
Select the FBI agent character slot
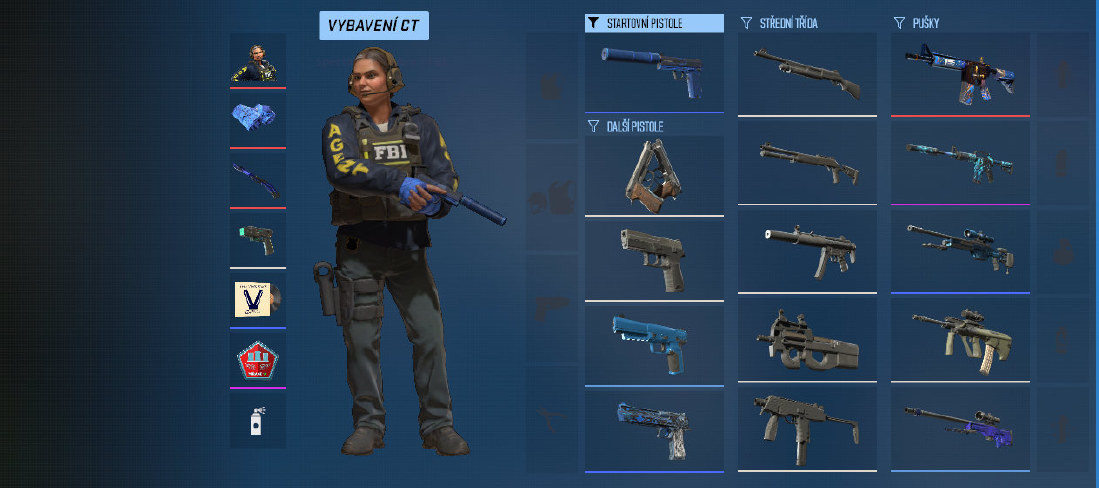pos(258,60)
